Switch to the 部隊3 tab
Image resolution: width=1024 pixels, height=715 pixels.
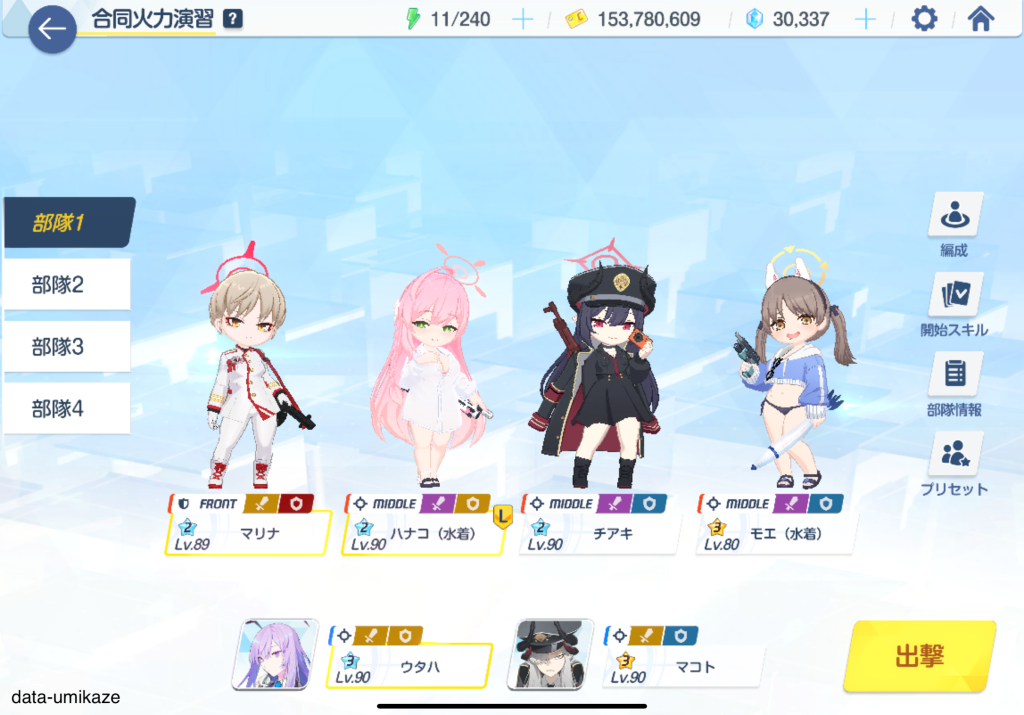[x=67, y=347]
